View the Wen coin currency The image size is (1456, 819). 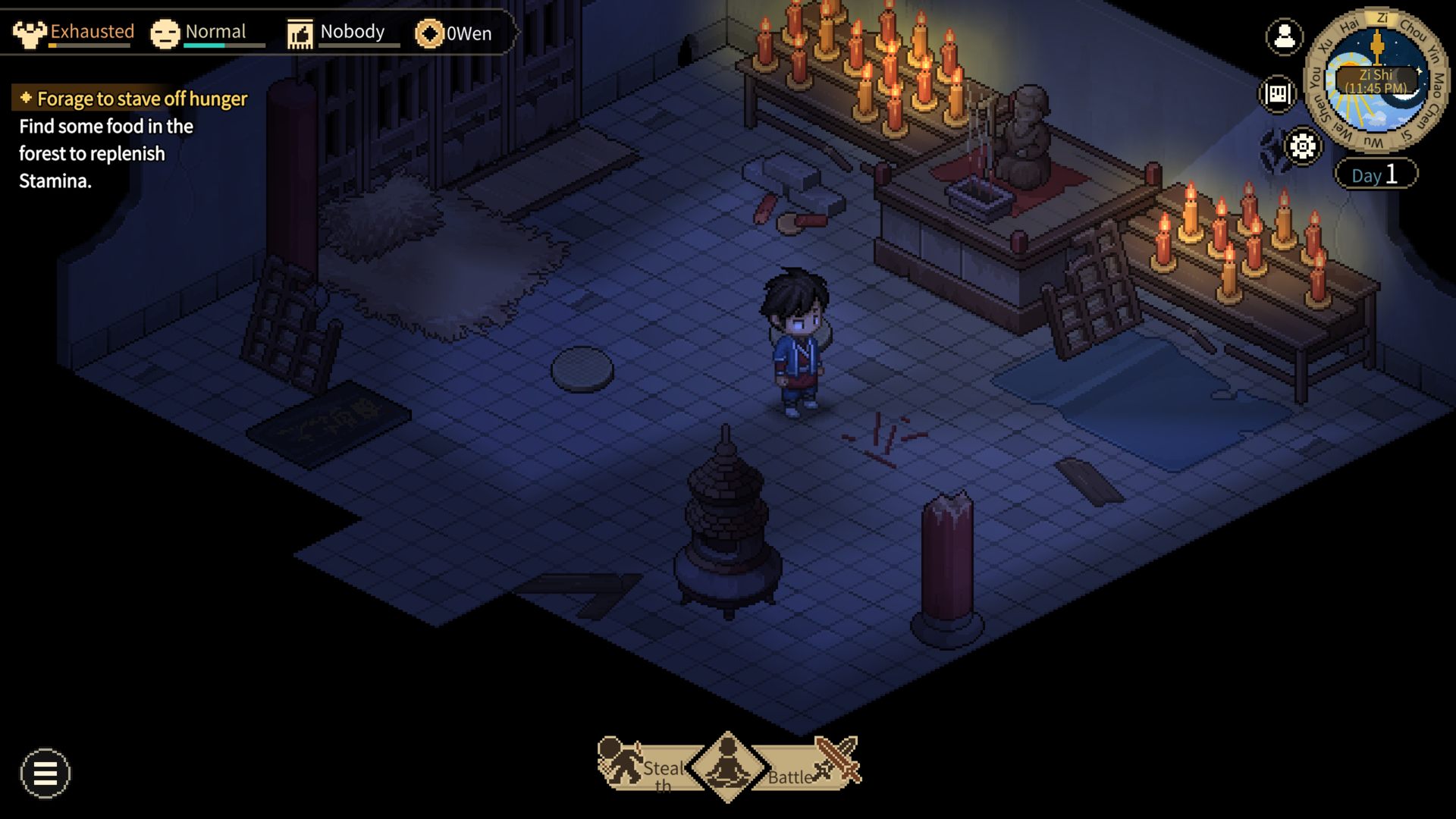[x=453, y=33]
